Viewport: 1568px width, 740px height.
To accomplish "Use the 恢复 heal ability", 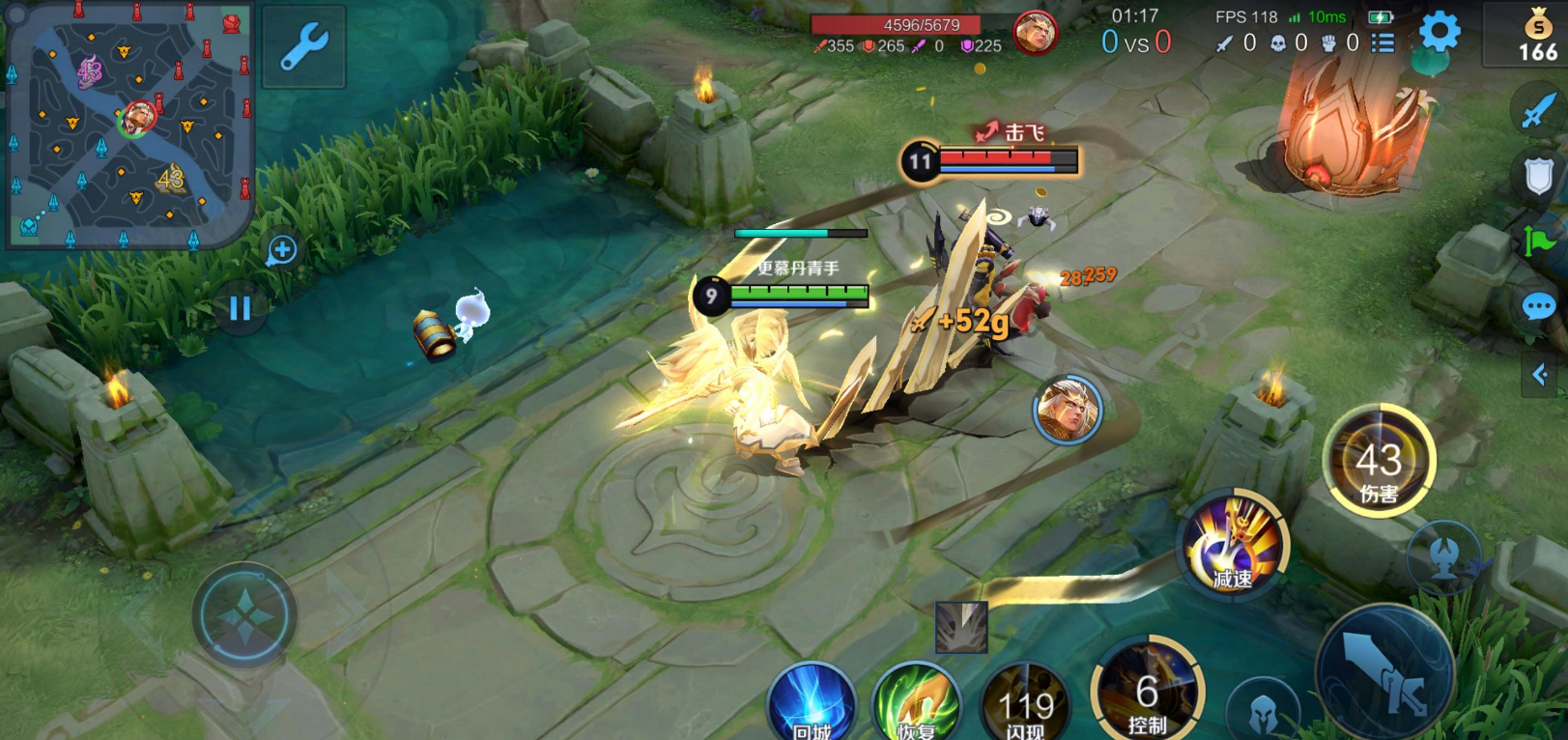I will pos(915,703).
